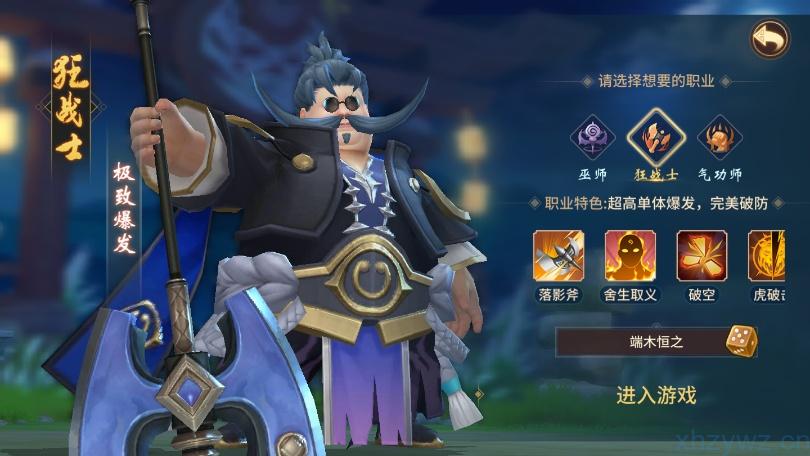Click the back arrow button
810x456 pixels.
769,39
